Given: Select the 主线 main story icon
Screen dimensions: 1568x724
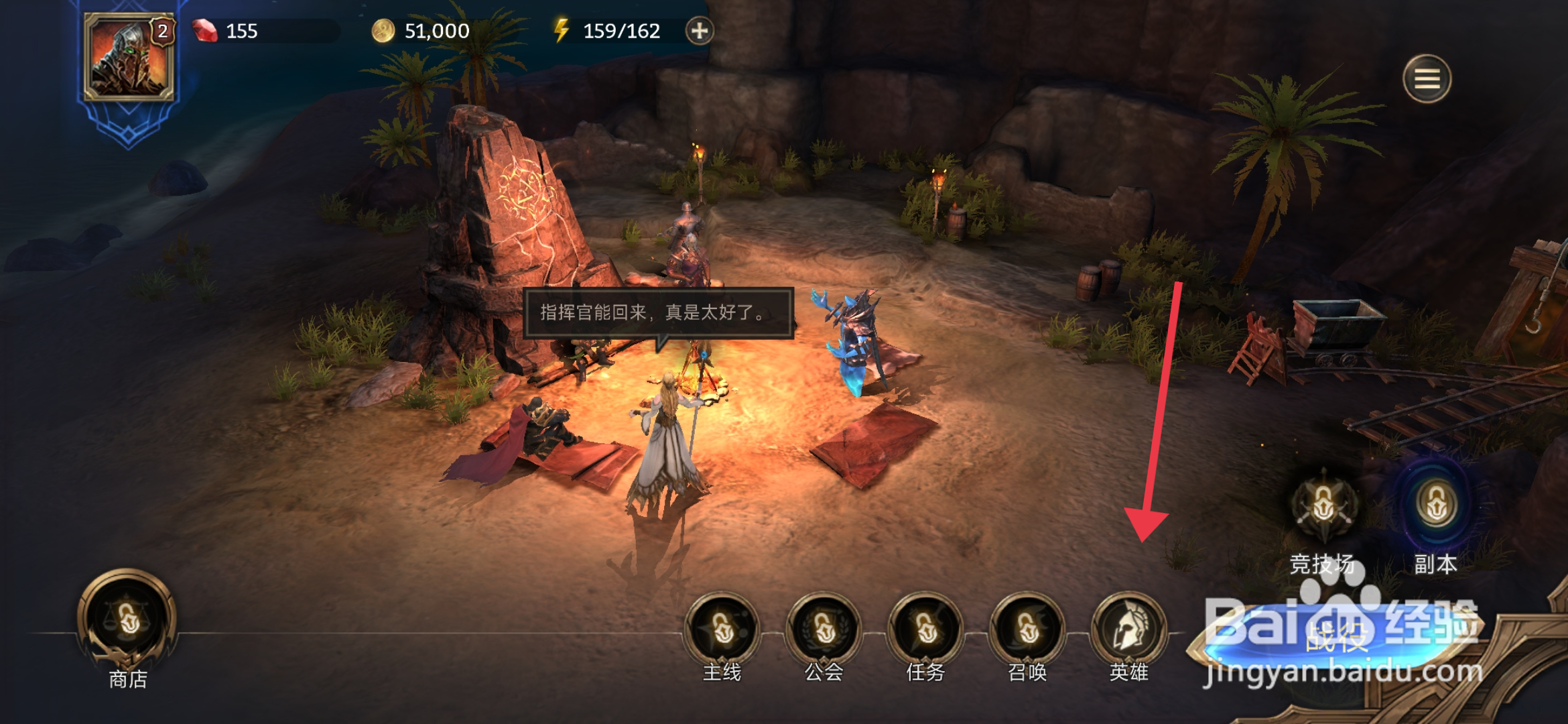Looking at the screenshot, I should (x=722, y=629).
